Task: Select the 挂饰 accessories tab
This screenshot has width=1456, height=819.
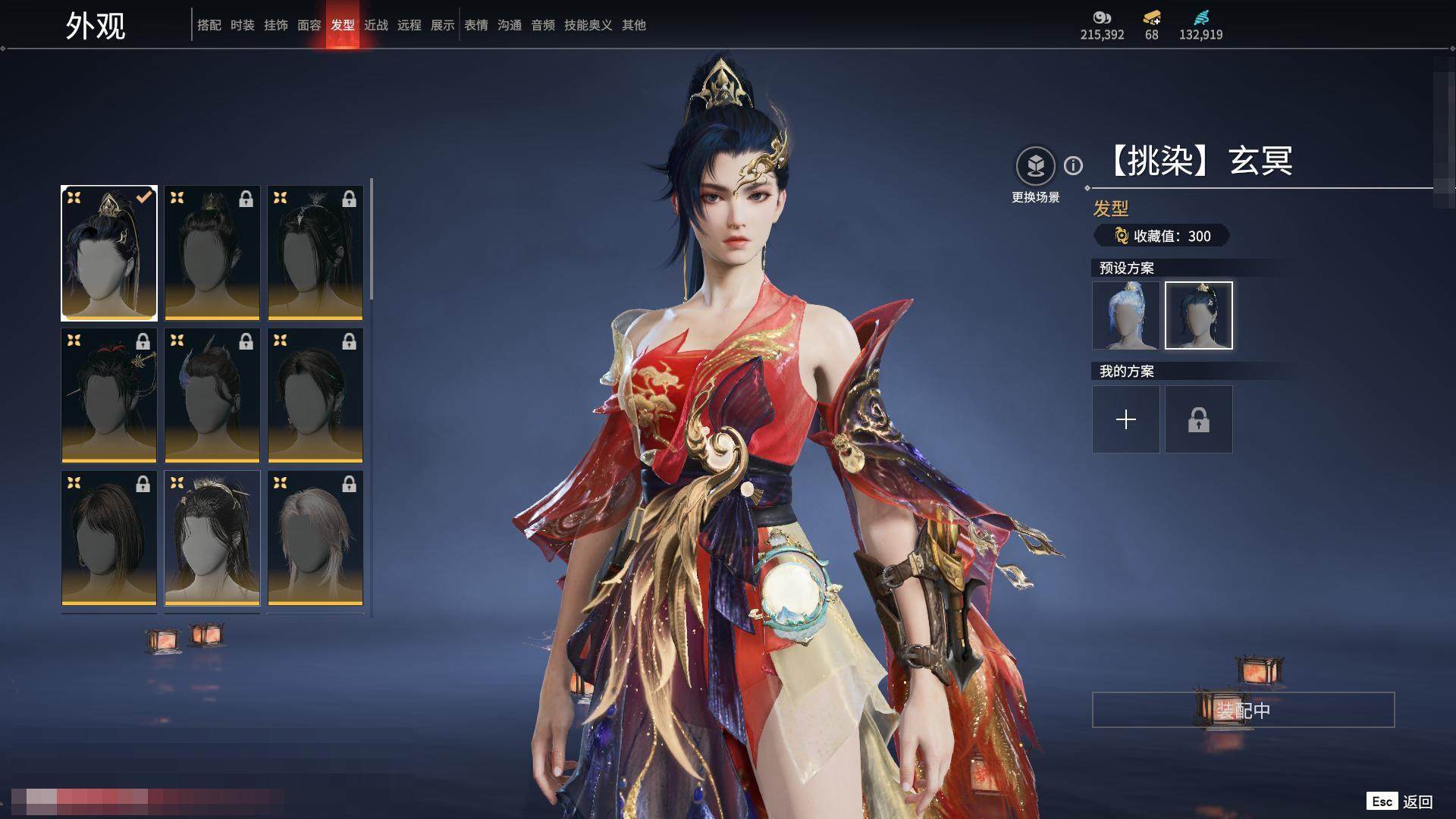Action: coord(275,25)
